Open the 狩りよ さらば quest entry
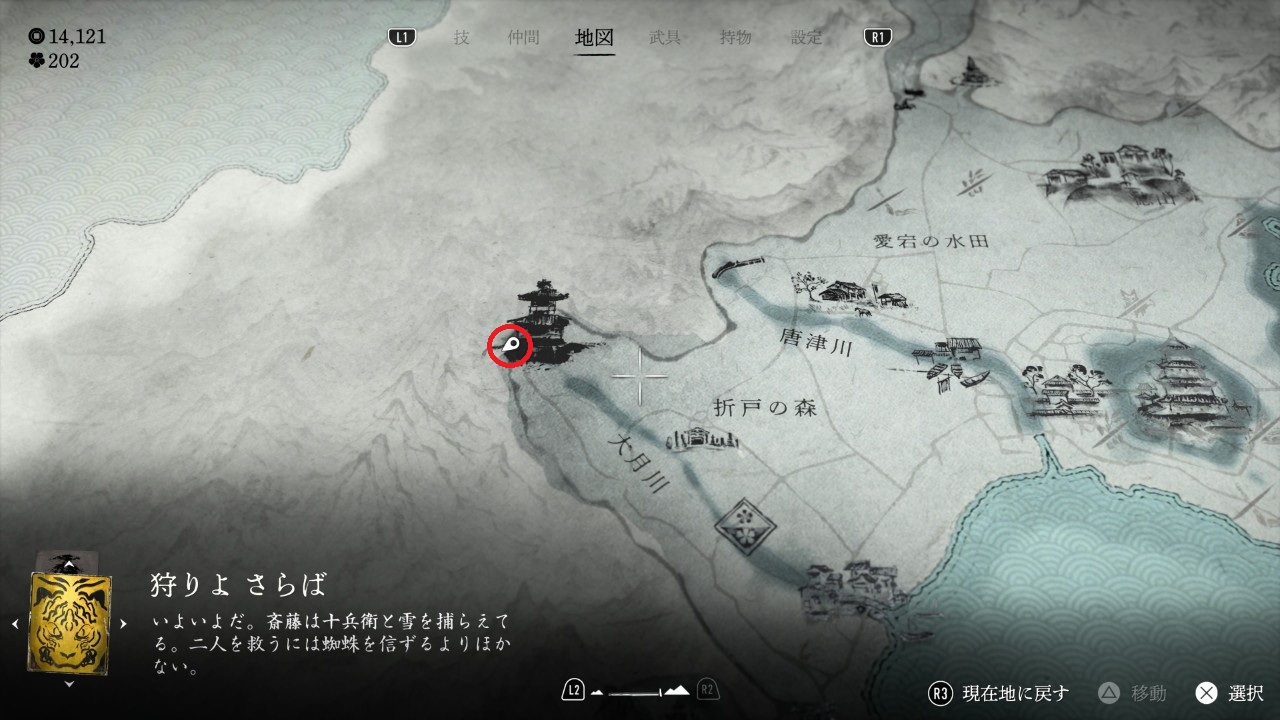Screen dimensions: 1280x720 (239, 585)
